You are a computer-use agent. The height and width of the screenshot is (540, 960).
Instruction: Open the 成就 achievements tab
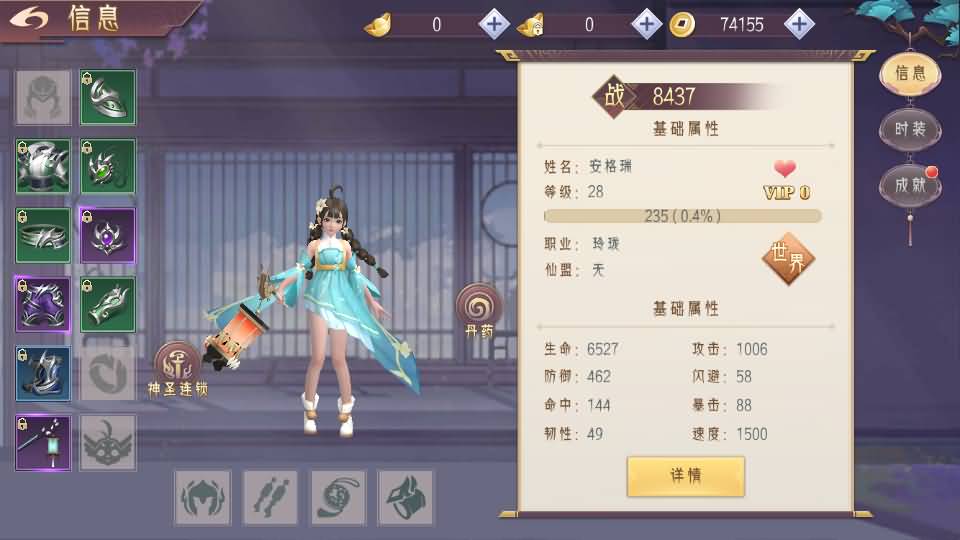pos(910,185)
